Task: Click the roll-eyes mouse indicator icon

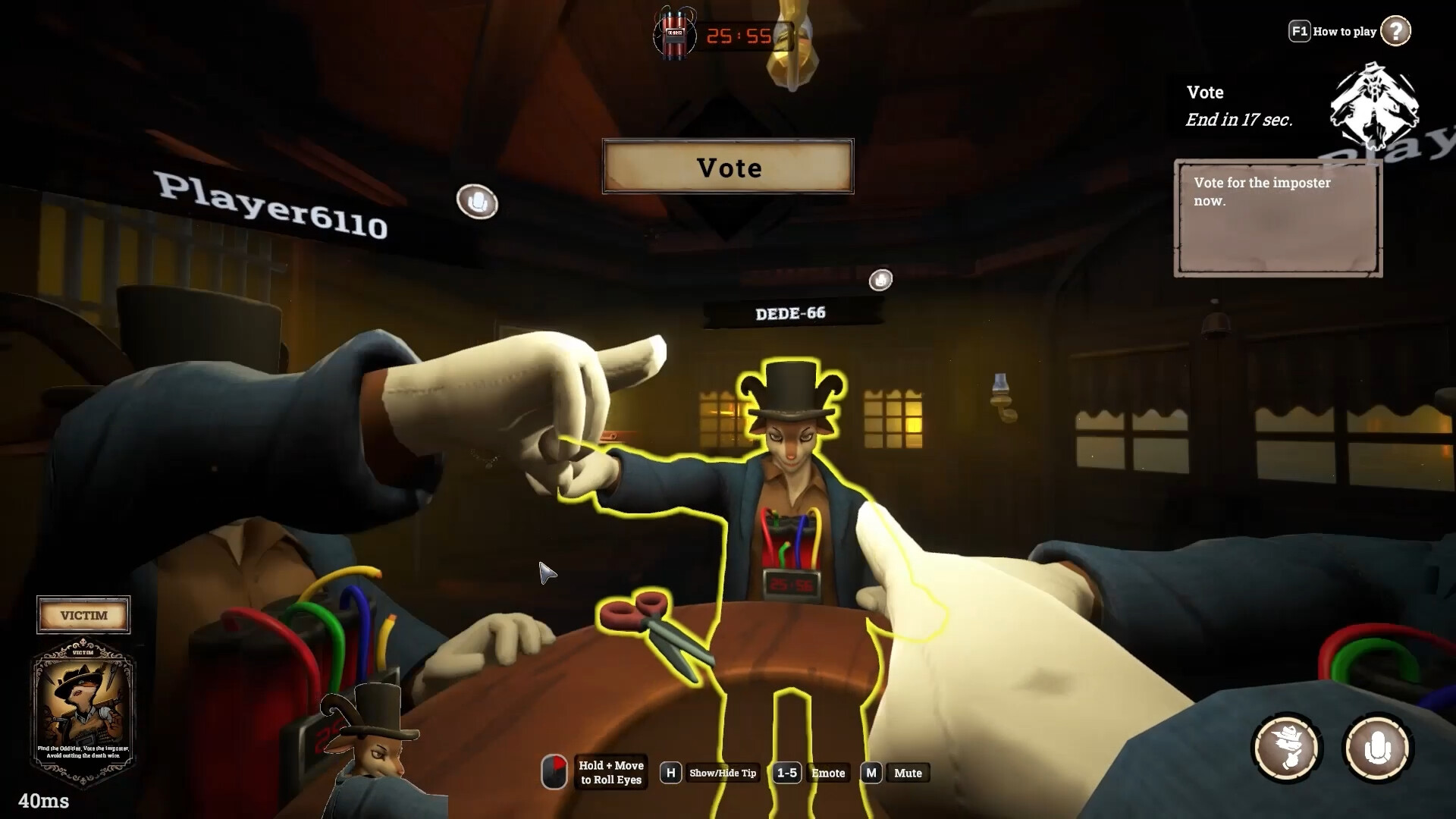Action: (556, 773)
